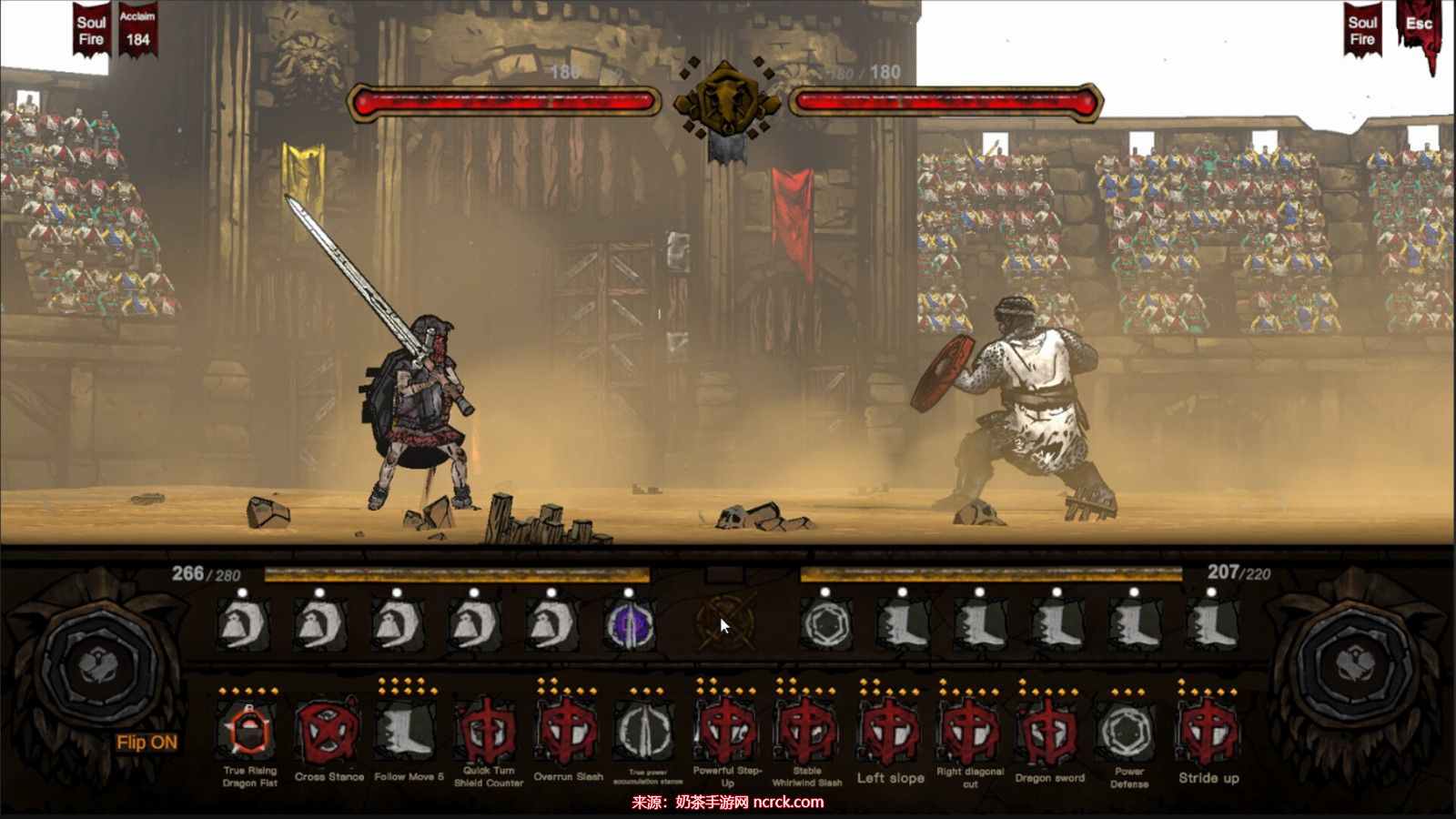1456x819 pixels.
Task: Click the left Soul Fire banner
Action: tap(91, 31)
